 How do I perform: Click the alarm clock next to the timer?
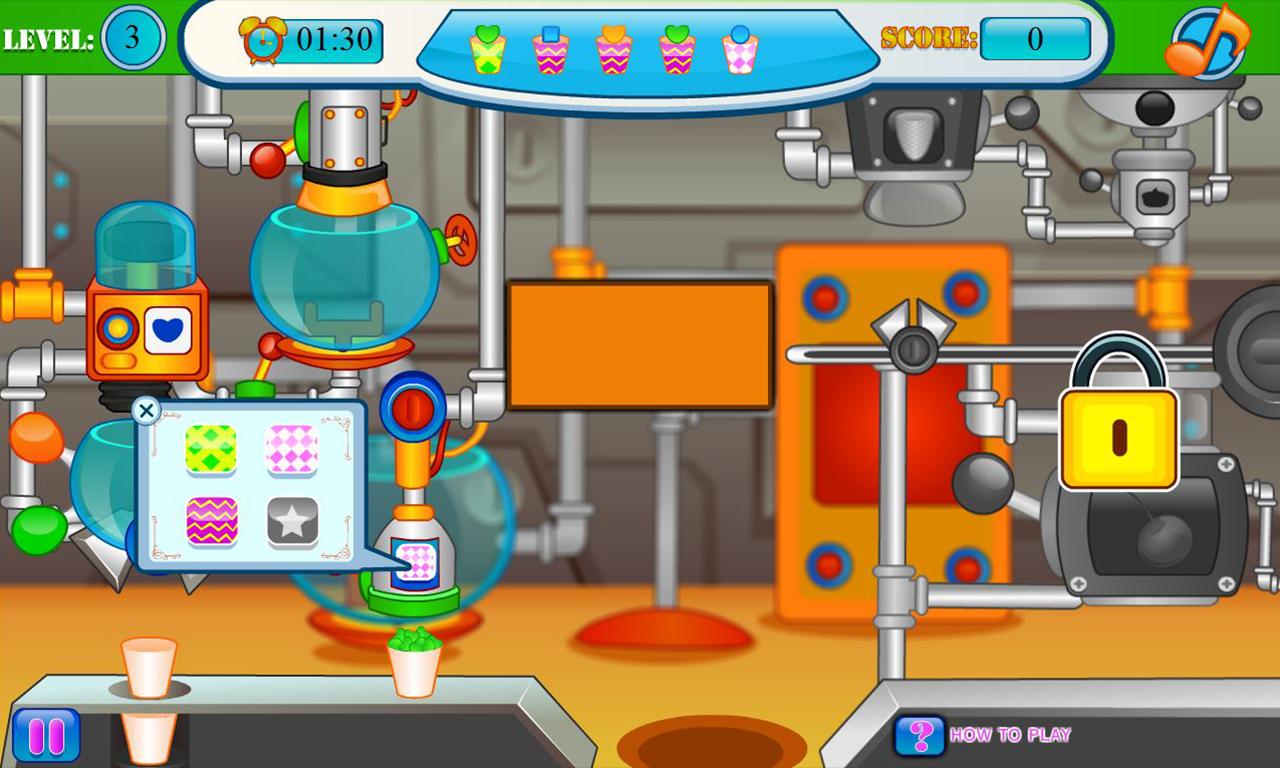261,41
